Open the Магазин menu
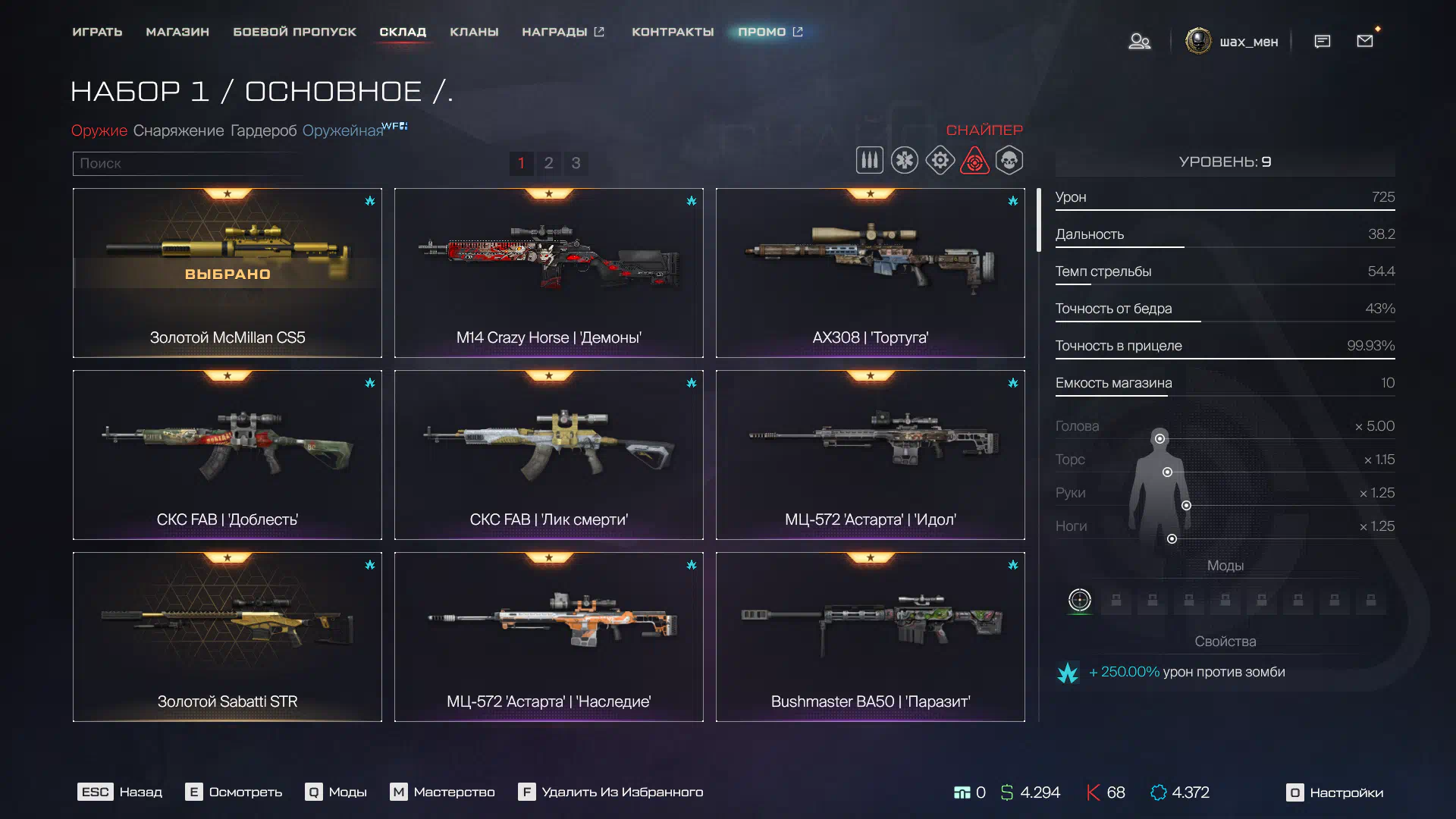This screenshot has width=1456, height=819. [177, 32]
